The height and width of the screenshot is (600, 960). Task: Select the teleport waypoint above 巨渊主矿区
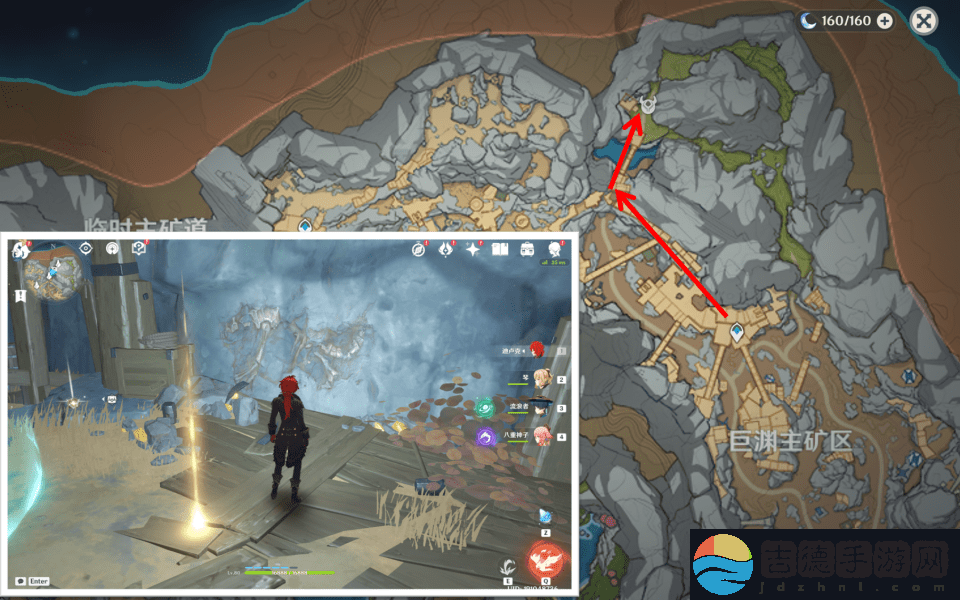pos(737,333)
